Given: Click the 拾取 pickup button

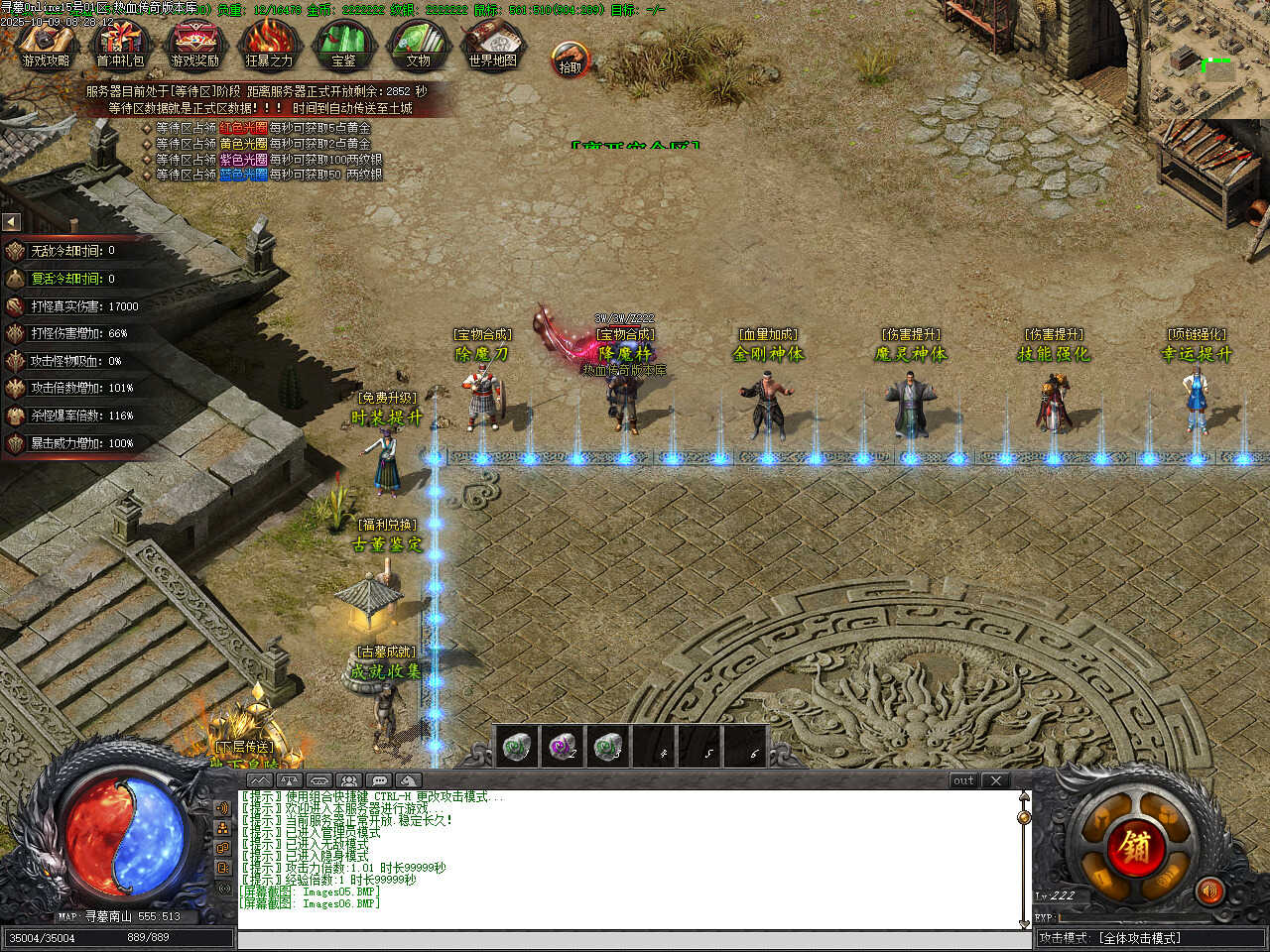Looking at the screenshot, I should point(571,59).
